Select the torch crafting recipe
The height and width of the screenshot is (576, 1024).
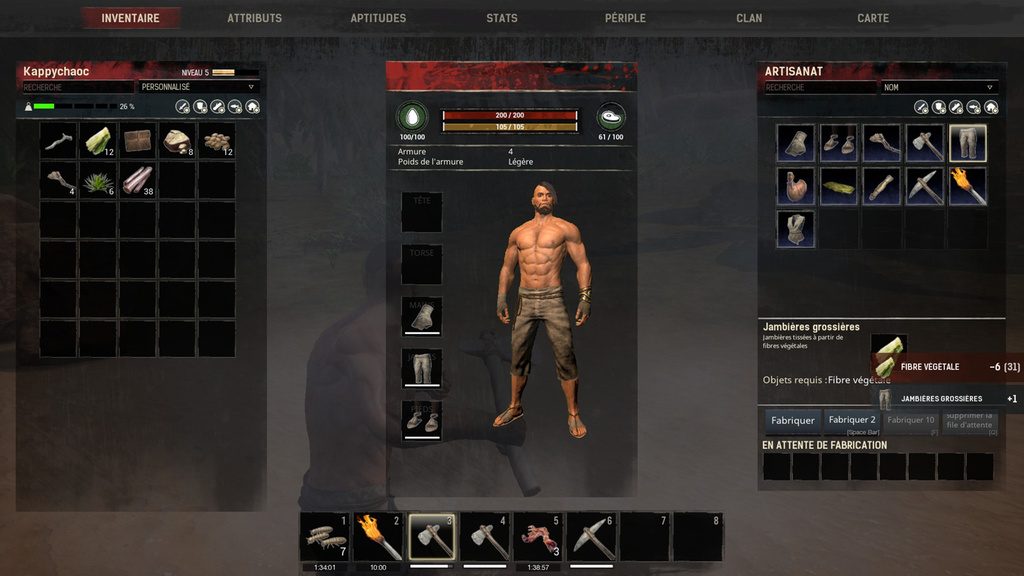967,186
